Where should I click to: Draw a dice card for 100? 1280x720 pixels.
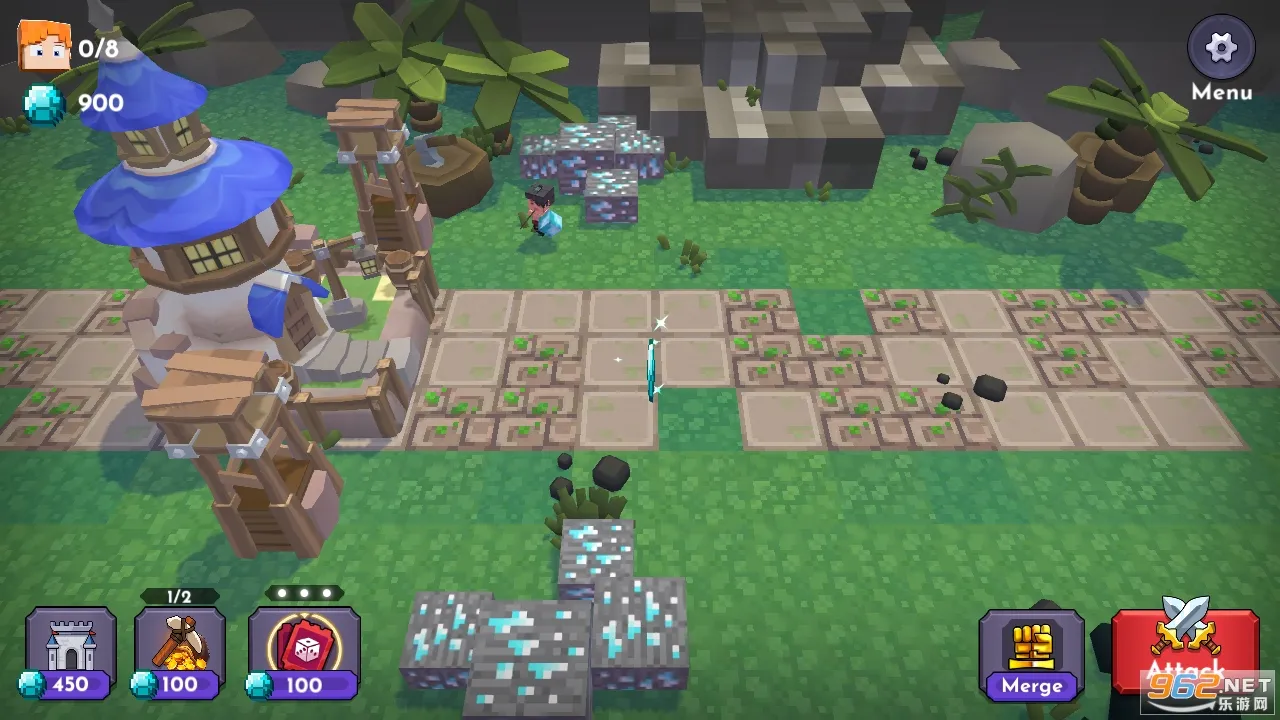[304, 651]
